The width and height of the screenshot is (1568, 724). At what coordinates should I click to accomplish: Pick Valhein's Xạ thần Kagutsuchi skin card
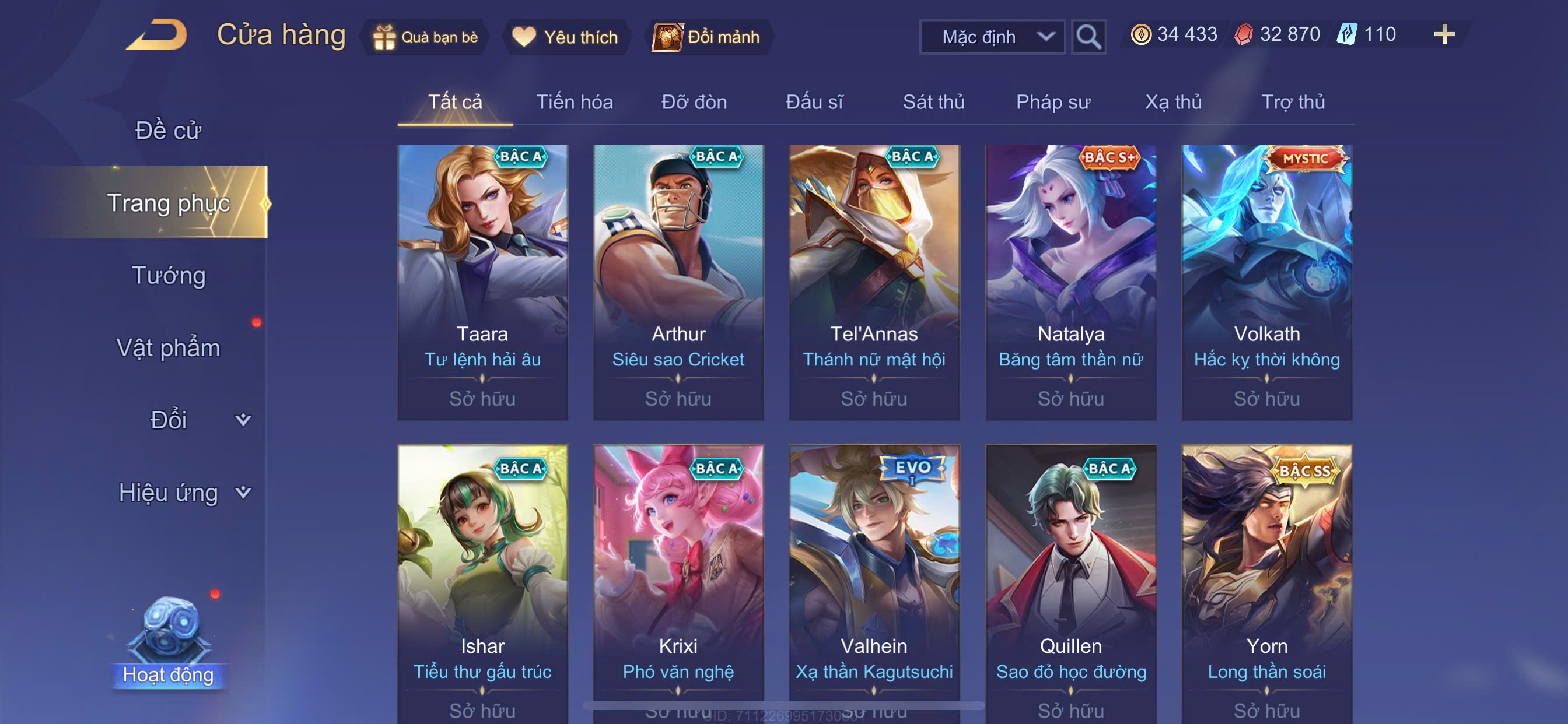873,578
